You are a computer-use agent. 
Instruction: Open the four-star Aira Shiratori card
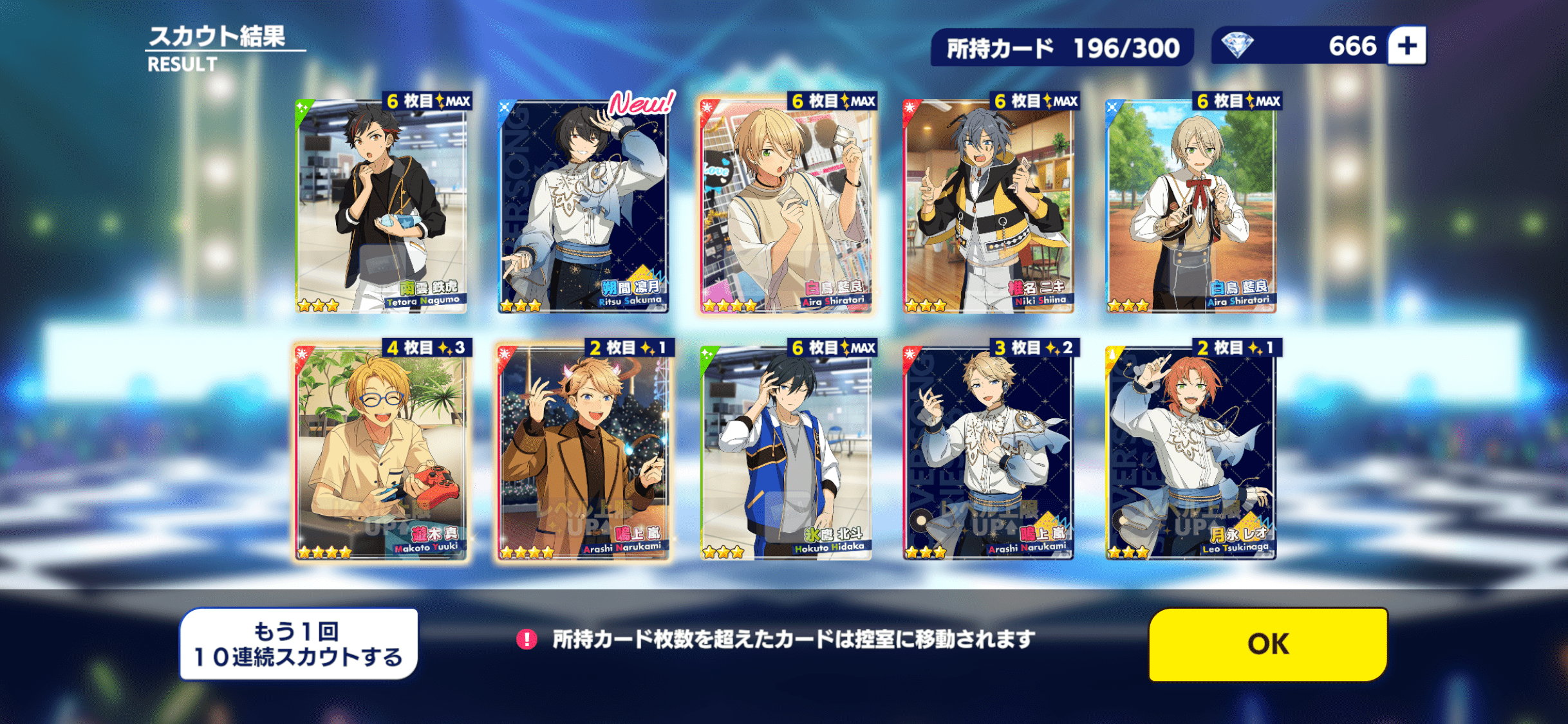[786, 206]
